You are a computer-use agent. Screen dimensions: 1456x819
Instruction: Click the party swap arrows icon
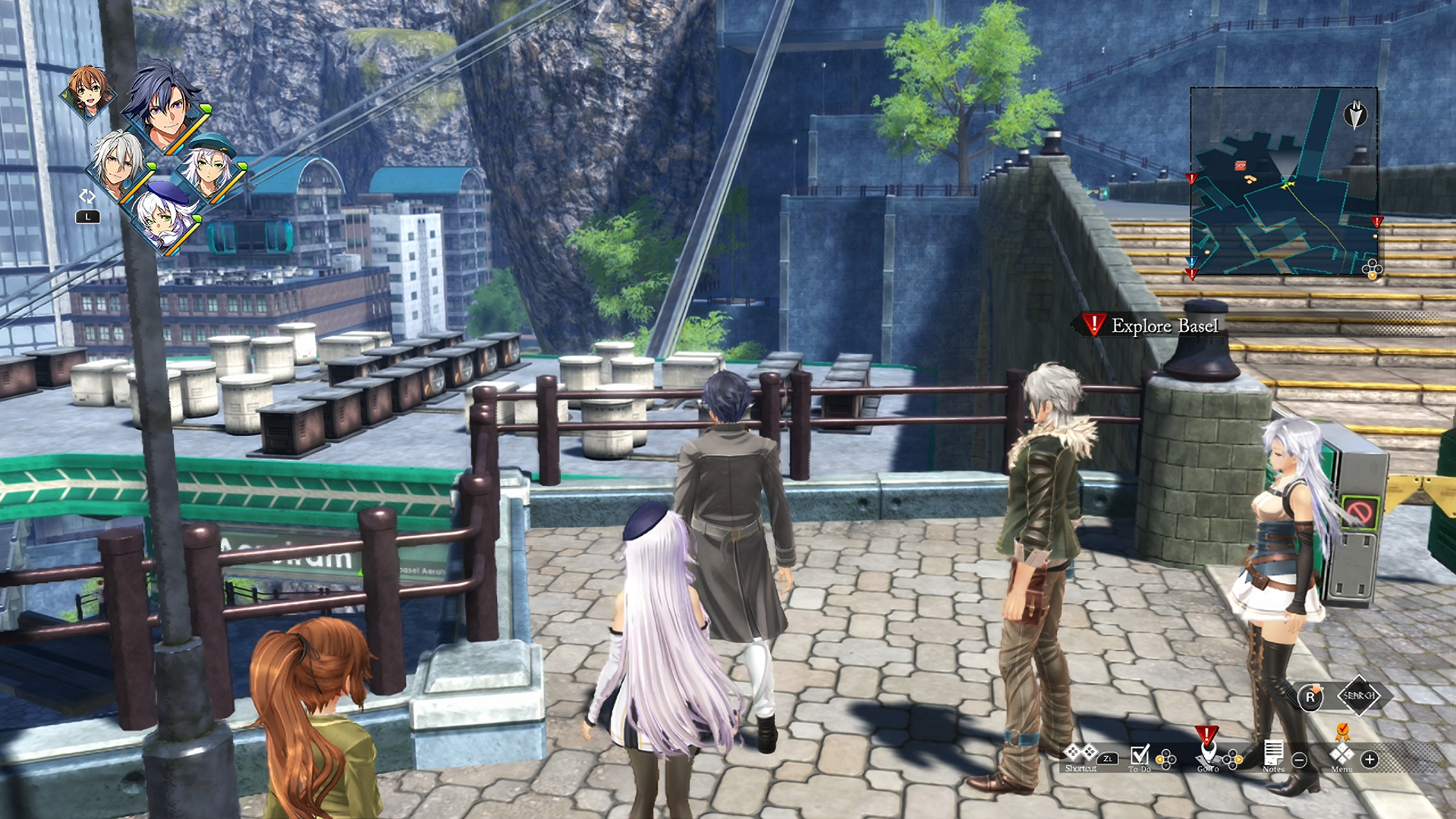pos(87,197)
